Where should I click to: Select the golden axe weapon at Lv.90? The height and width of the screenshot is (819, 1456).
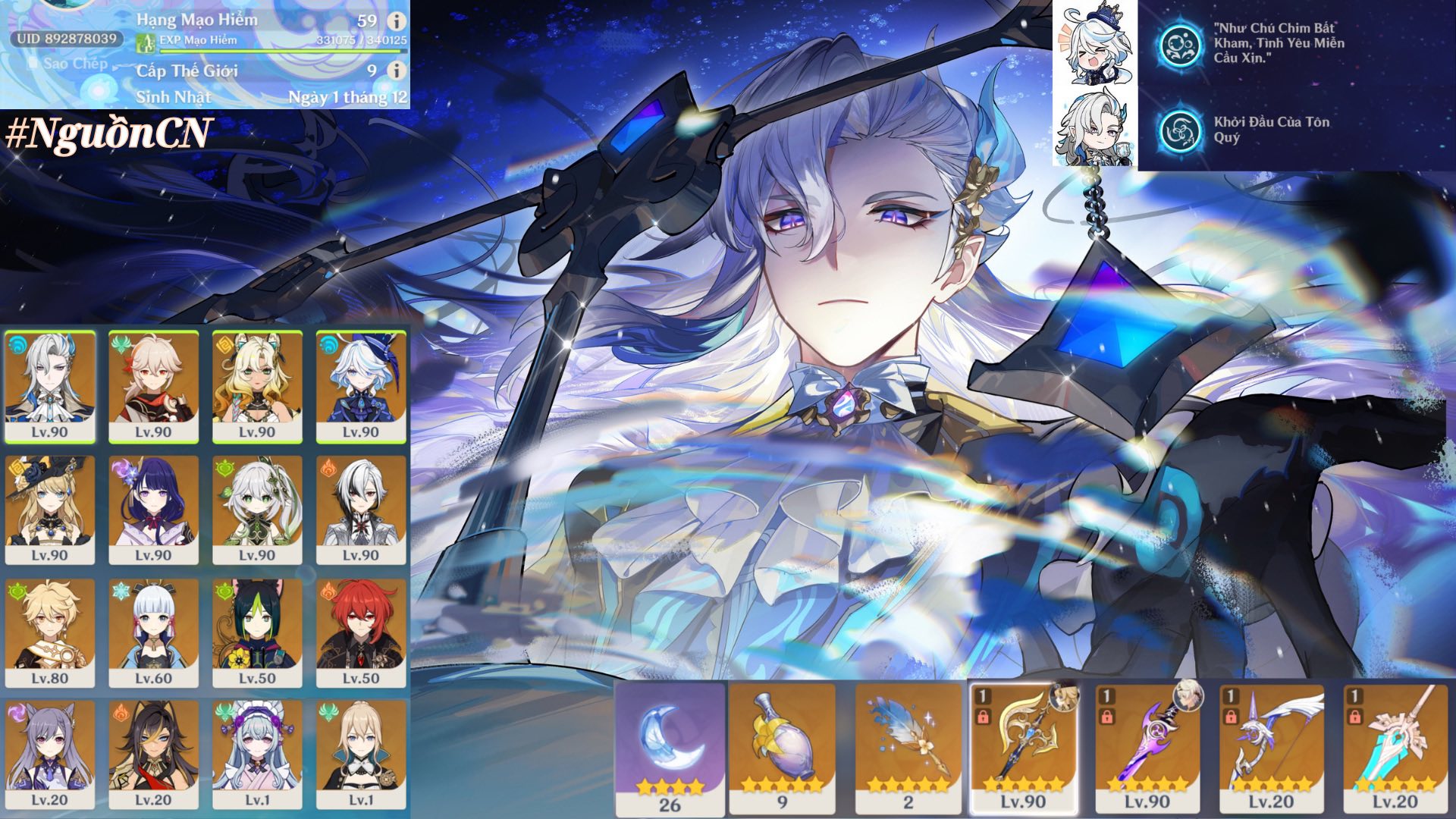point(1023,747)
